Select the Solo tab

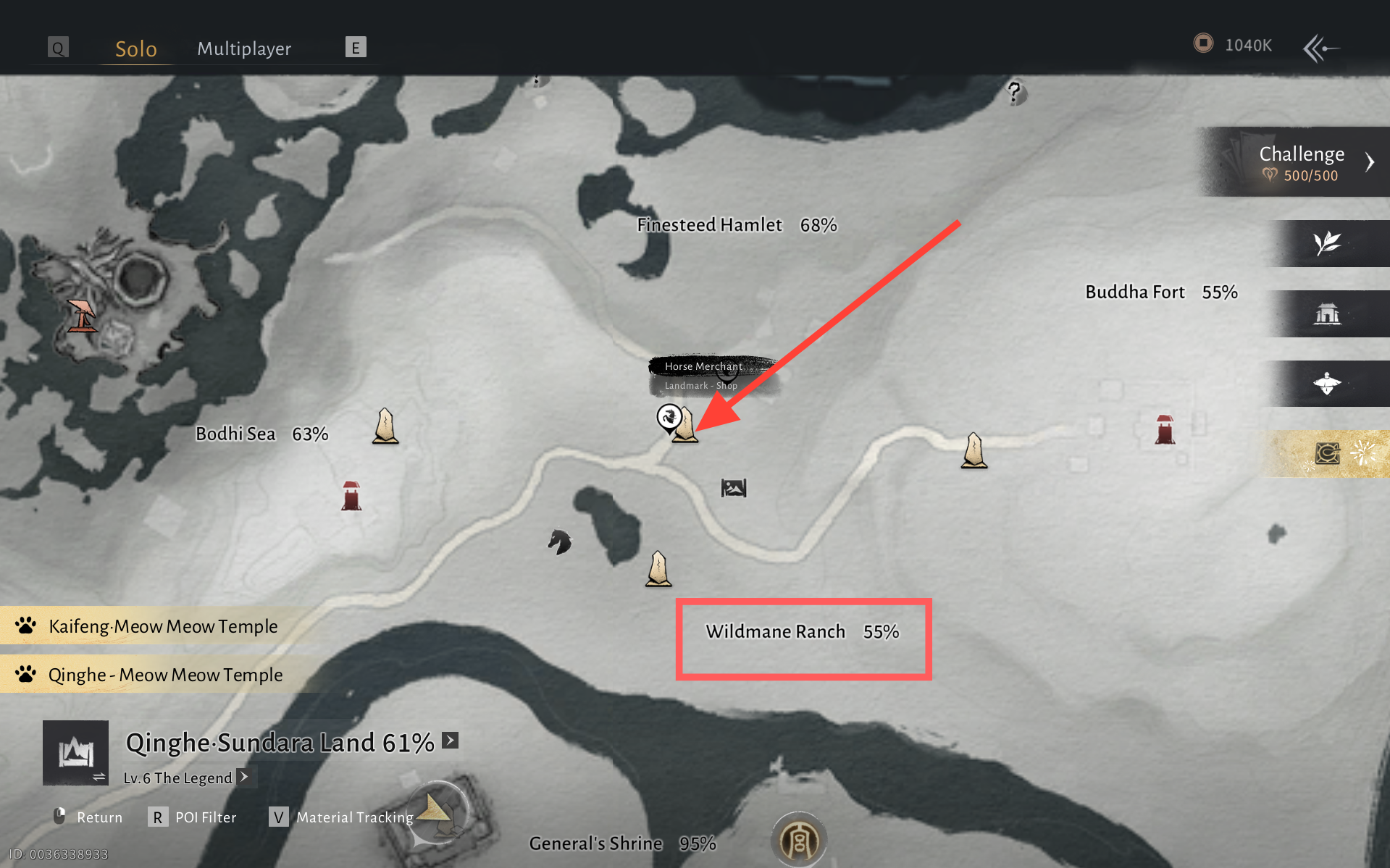click(x=136, y=49)
